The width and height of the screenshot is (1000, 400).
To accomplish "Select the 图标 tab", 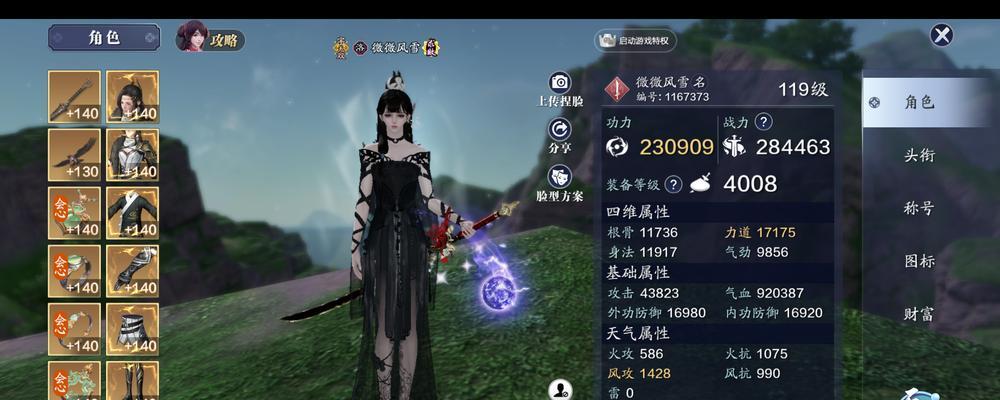I will point(919,261).
